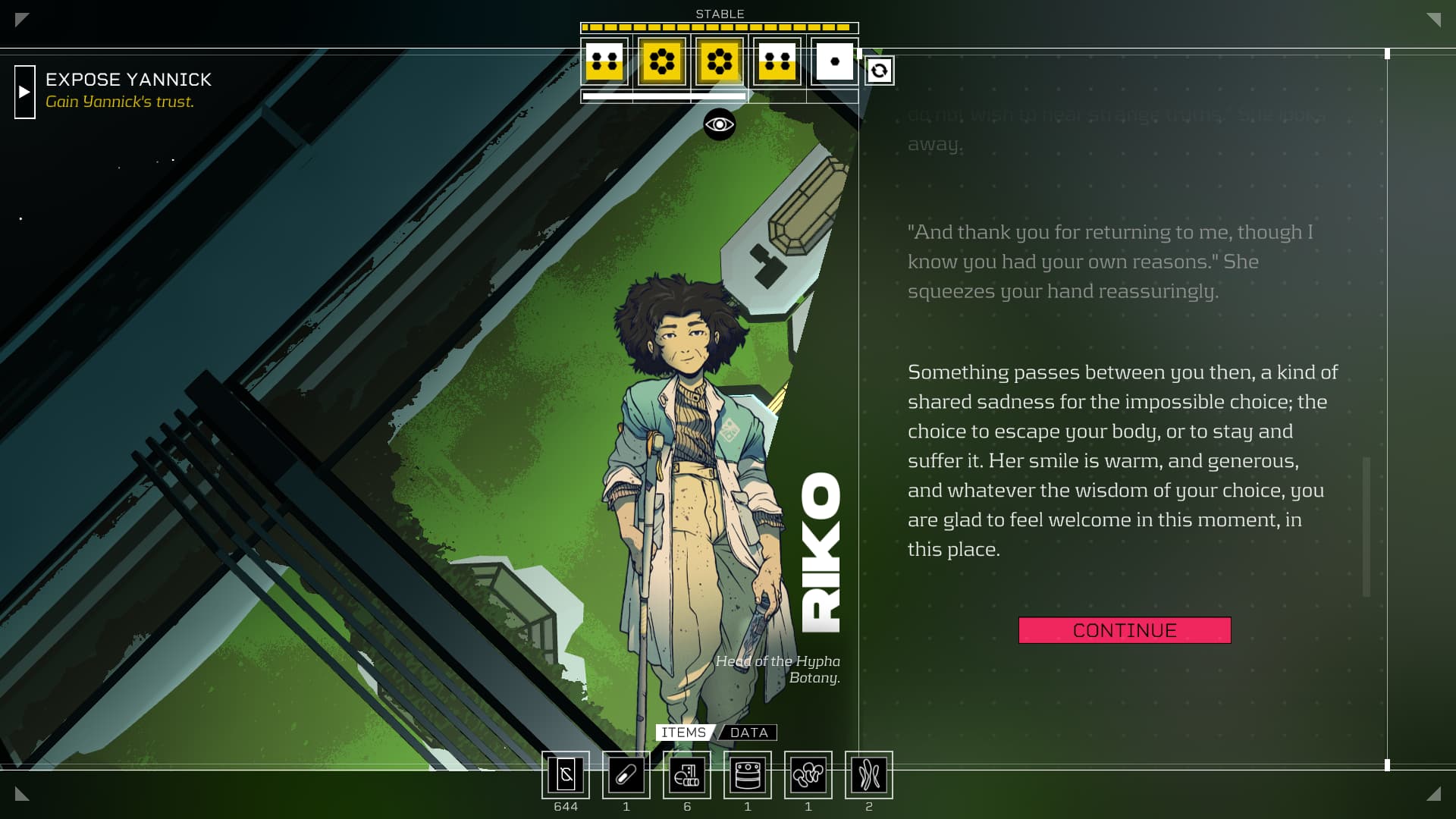Switch to the Data tab
This screenshot has height=819, width=1456.
pyautogui.click(x=749, y=733)
